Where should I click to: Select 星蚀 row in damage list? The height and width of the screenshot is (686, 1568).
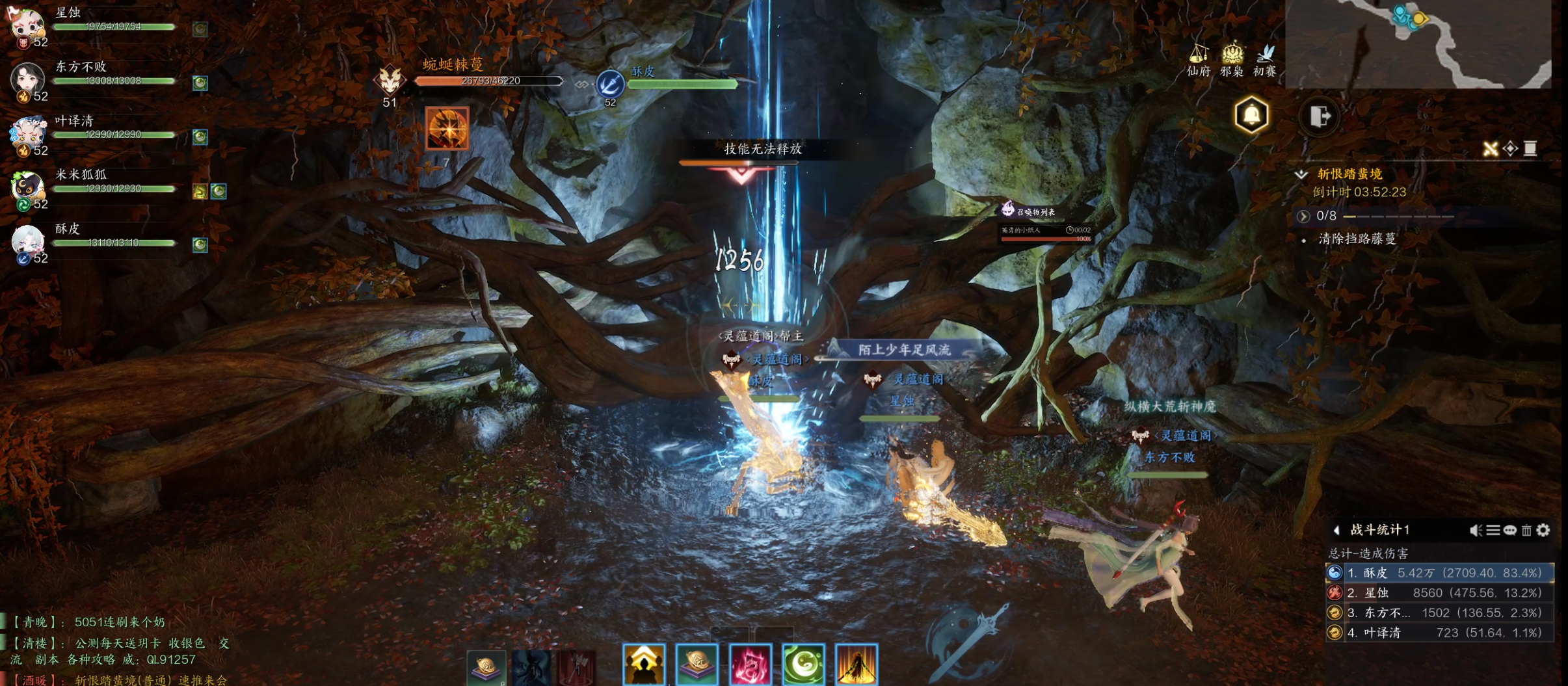(x=1439, y=593)
